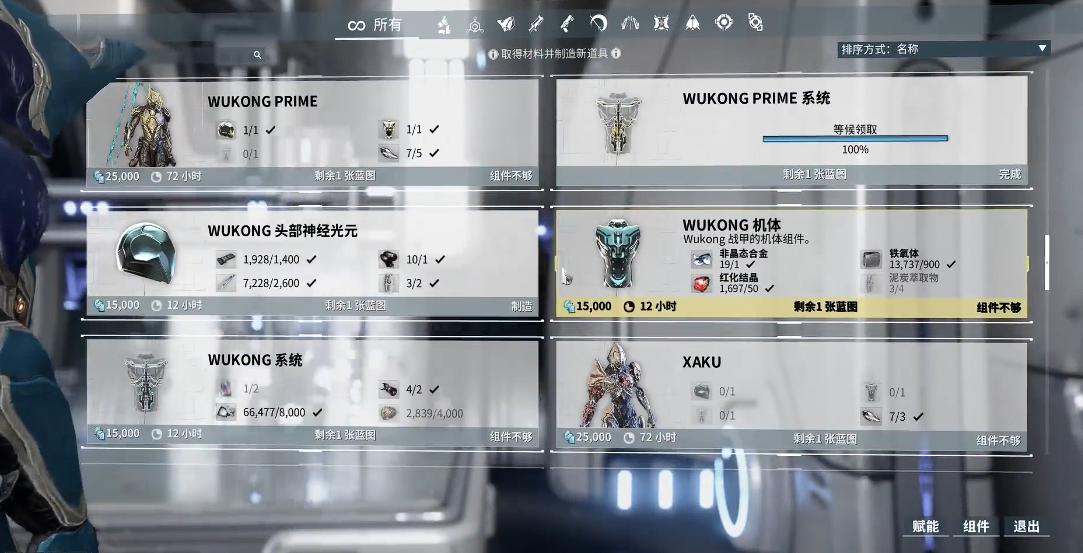Screen dimensions: 1083x553
Task: Show the wings-icon category tab
Action: 629,25
